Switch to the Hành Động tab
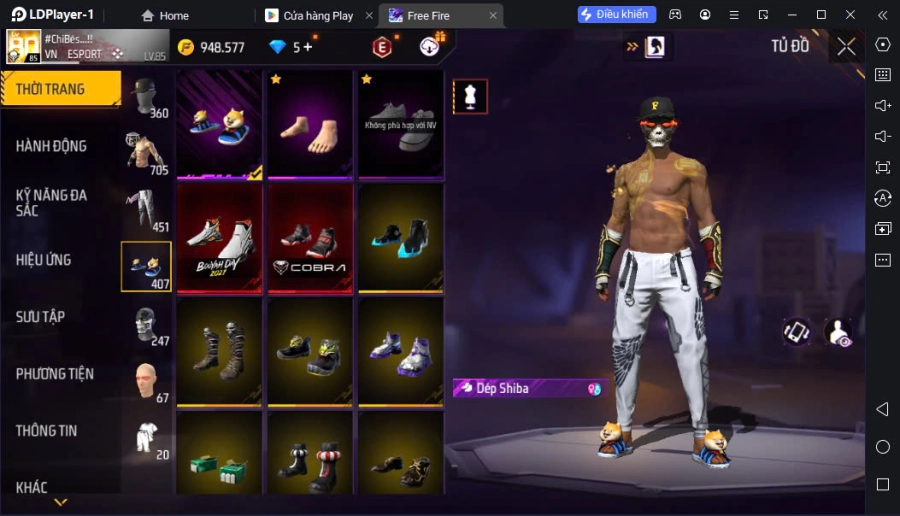 pos(52,146)
